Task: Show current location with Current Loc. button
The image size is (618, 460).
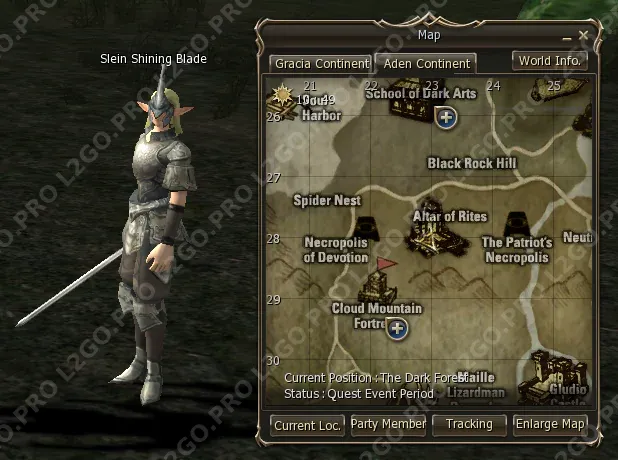Action: click(308, 425)
